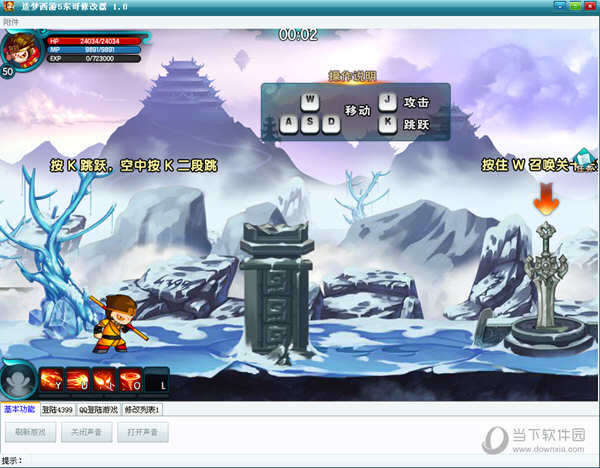
Task: Cast the O fire tornado skill
Action: point(130,381)
